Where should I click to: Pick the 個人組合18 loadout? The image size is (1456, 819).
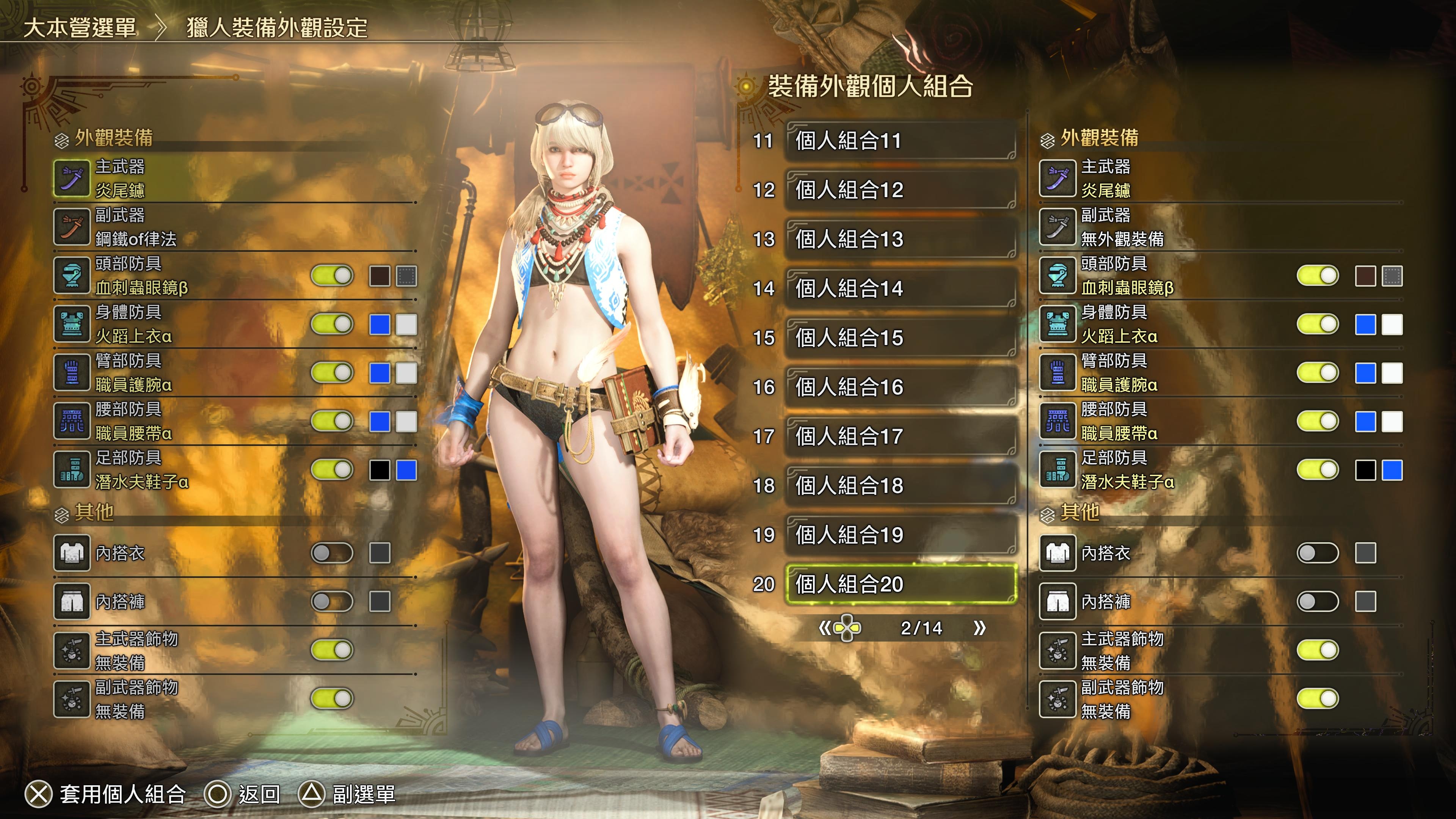click(x=901, y=485)
